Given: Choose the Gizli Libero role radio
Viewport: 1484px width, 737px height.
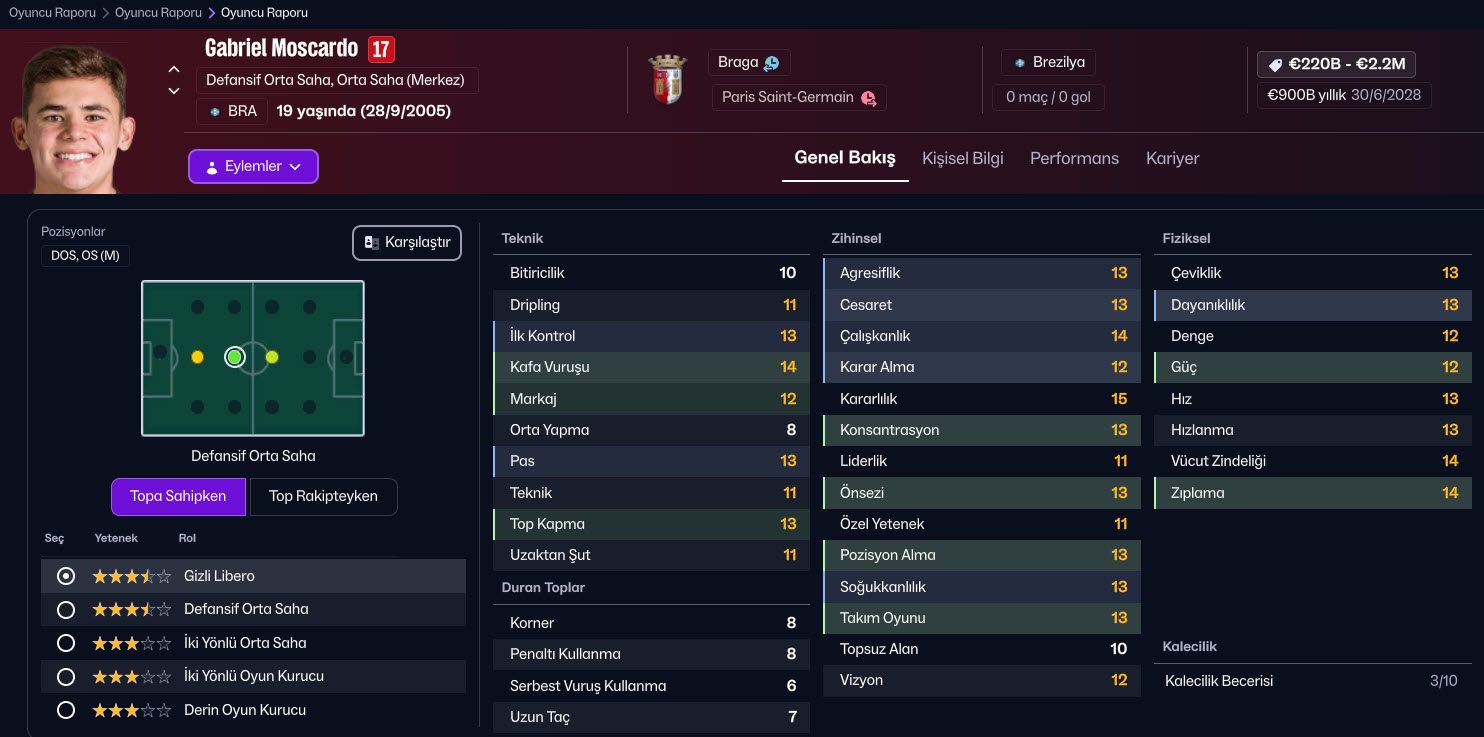Looking at the screenshot, I should pyautogui.click(x=66, y=576).
